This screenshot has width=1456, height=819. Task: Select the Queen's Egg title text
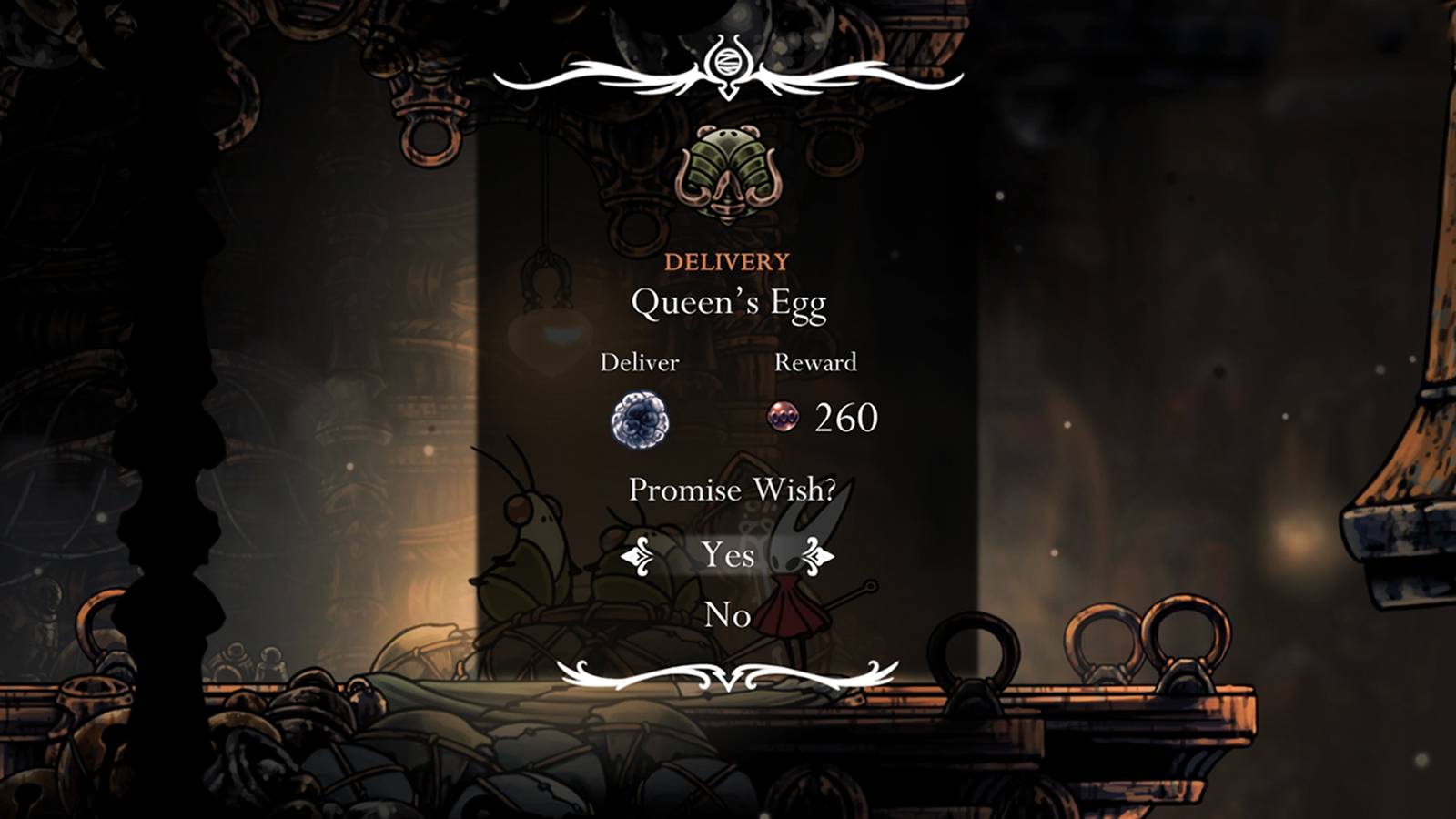coord(728,304)
